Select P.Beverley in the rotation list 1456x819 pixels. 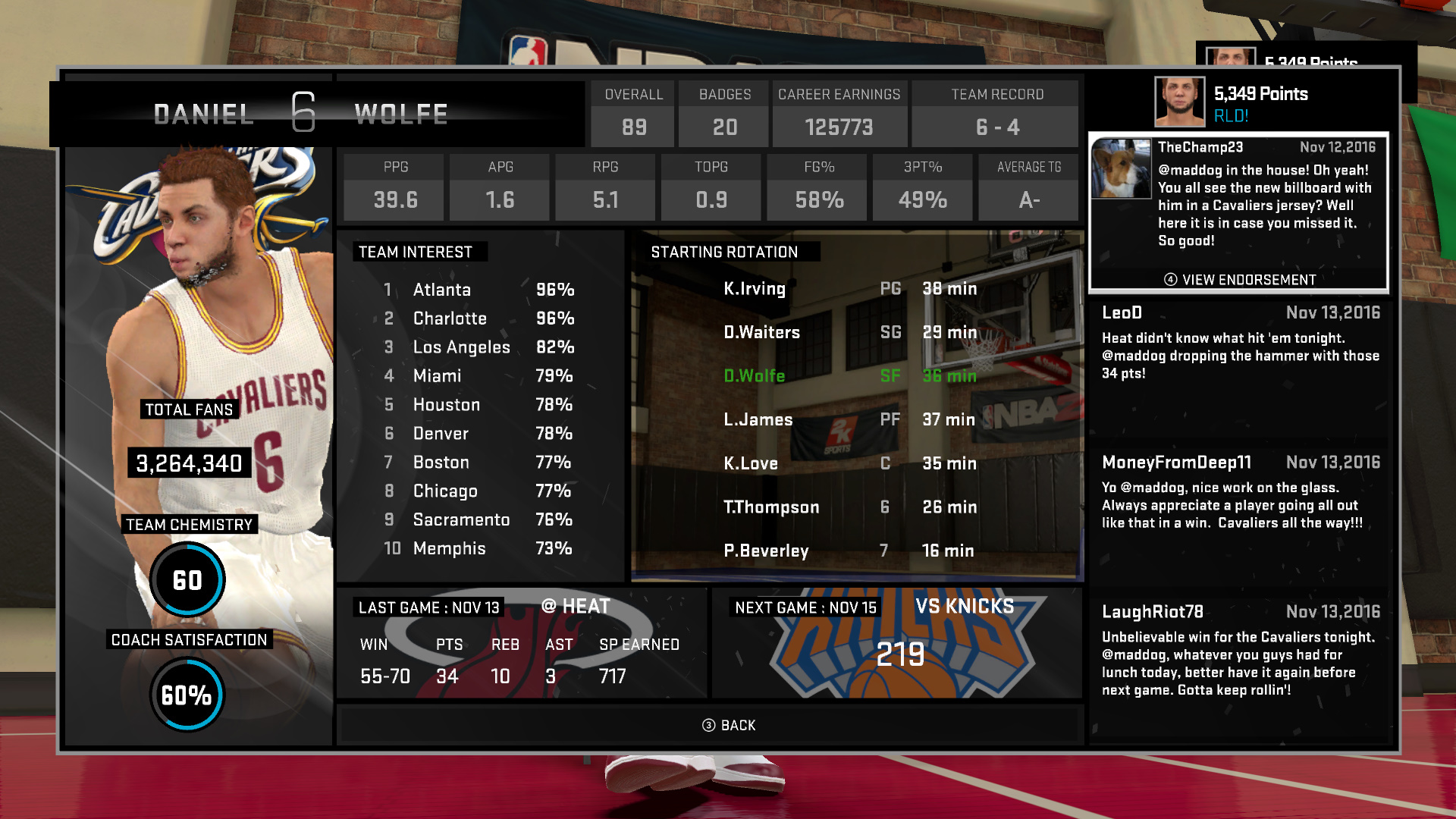(849, 551)
